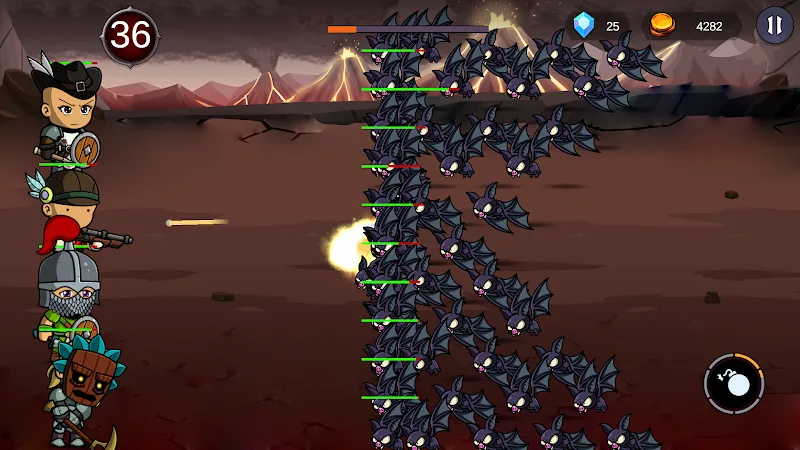Activate the bomb ability in the corner
This screenshot has width=800, height=450.
[734, 384]
